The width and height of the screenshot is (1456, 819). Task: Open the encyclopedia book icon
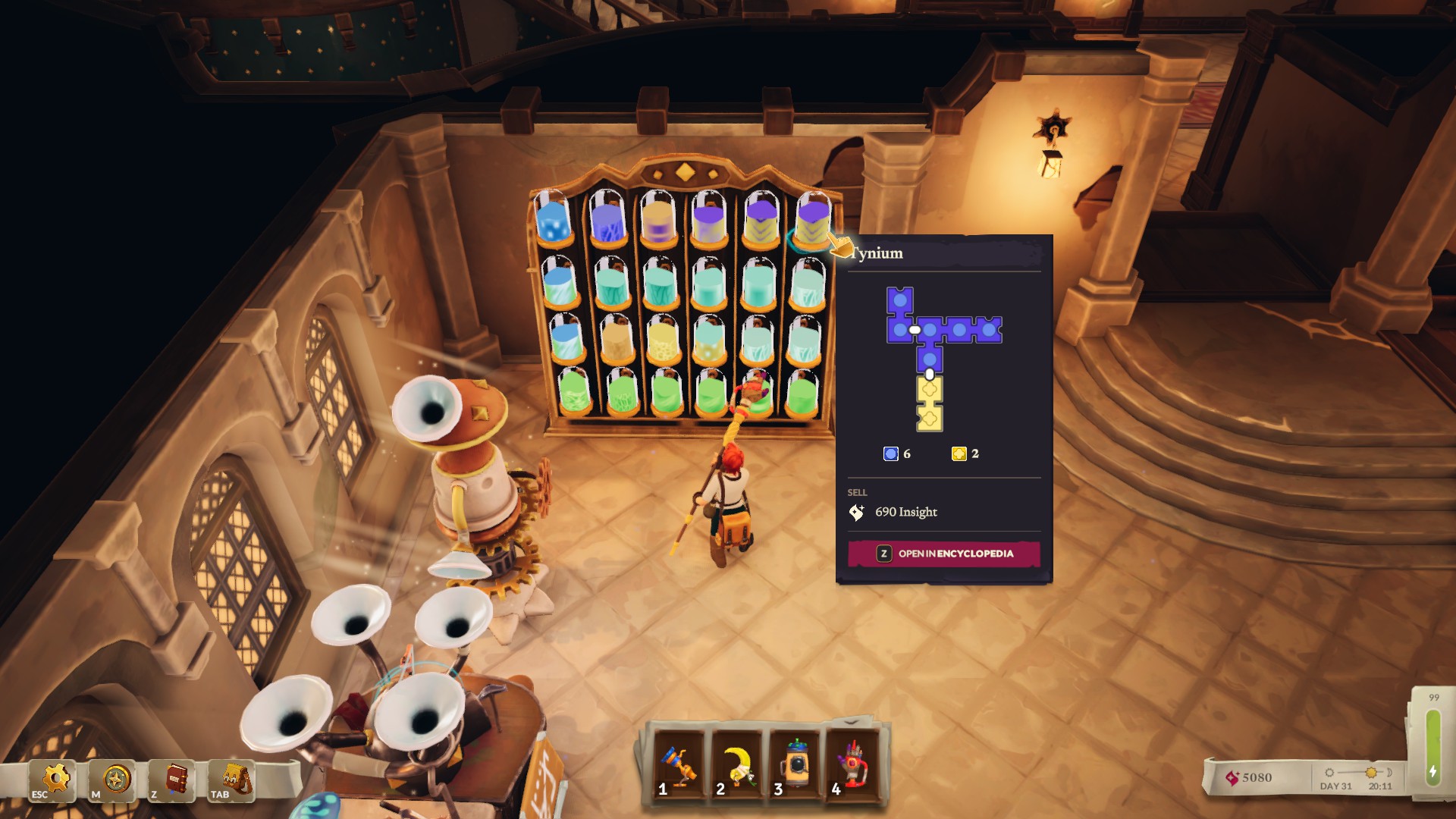(174, 780)
